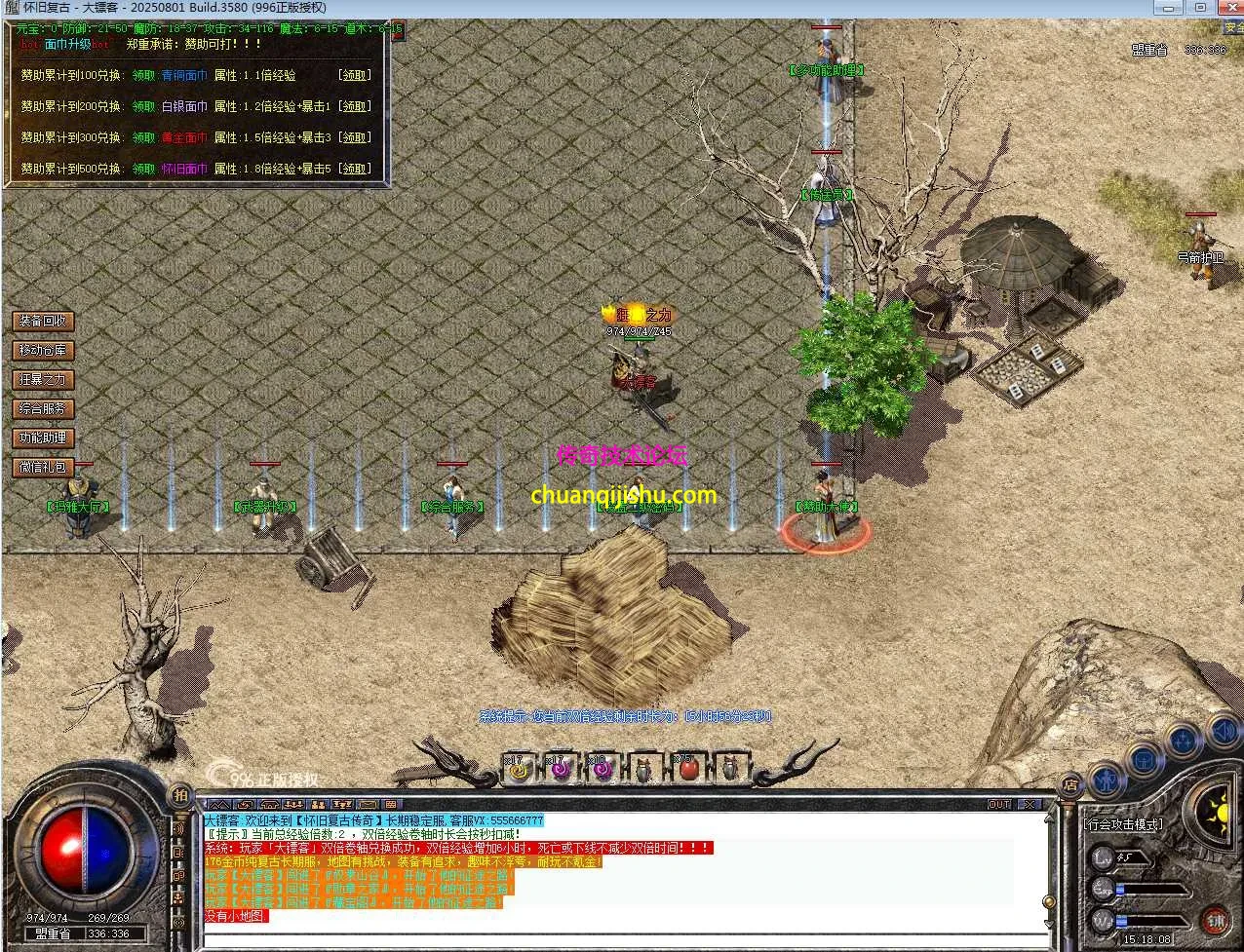Open the 综合服务 services menu

pyautogui.click(x=43, y=408)
